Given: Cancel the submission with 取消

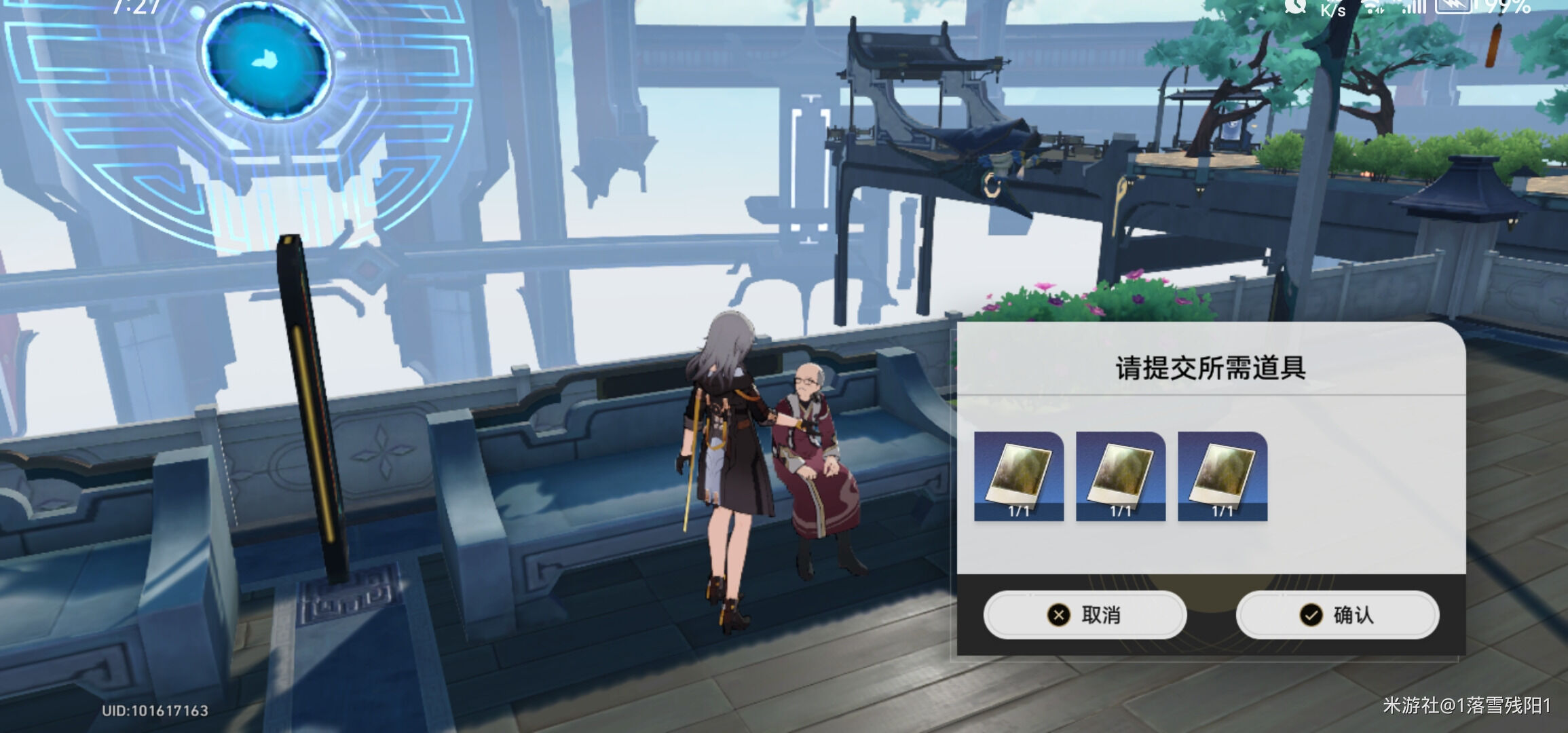Looking at the screenshot, I should [x=1085, y=615].
